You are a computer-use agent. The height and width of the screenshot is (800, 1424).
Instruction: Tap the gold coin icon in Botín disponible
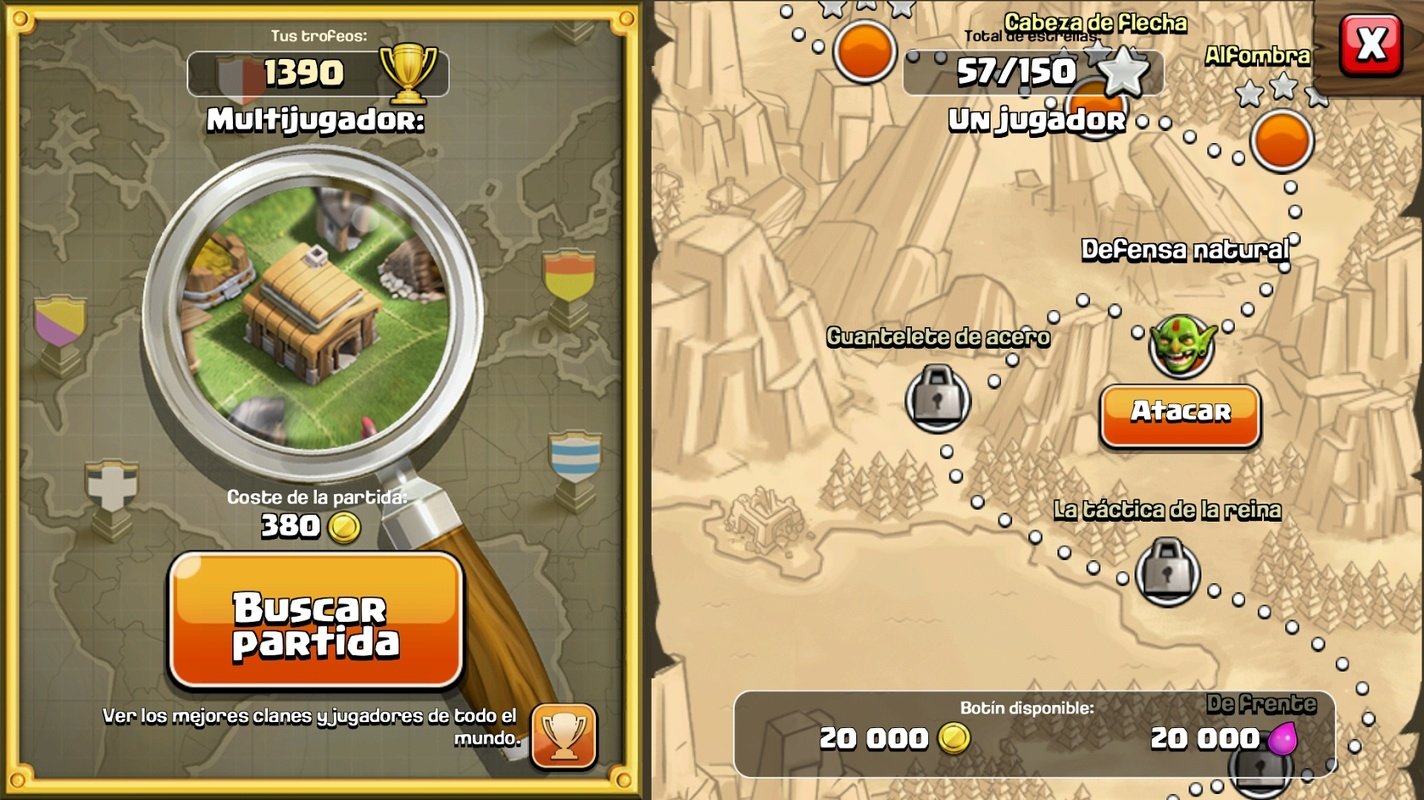click(953, 739)
